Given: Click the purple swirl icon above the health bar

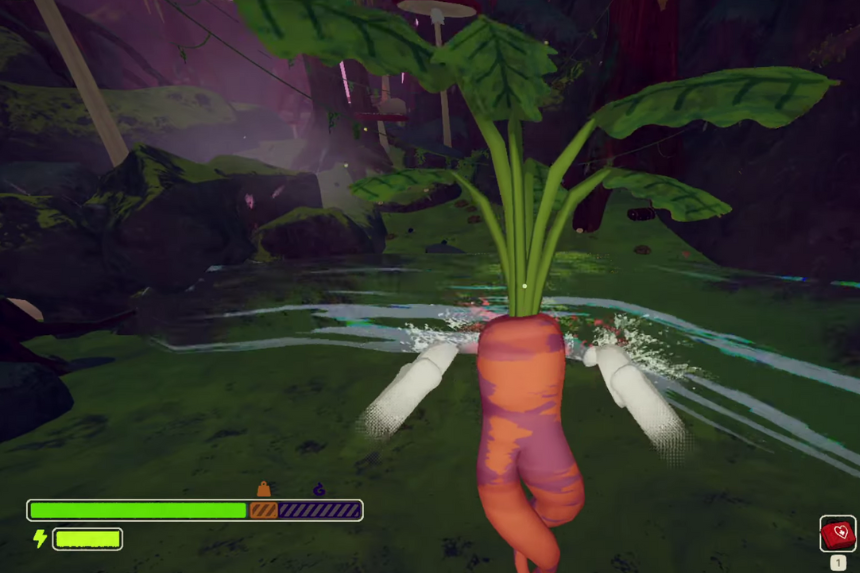Looking at the screenshot, I should 319,490.
